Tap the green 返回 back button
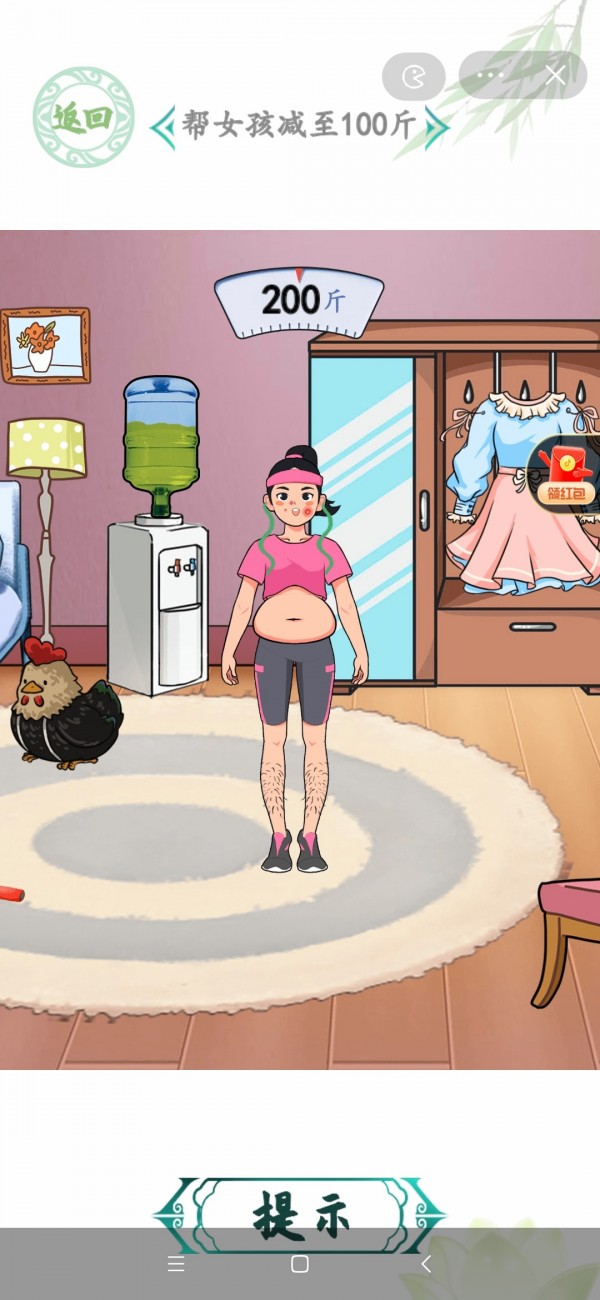This screenshot has height=1300, width=600. click(83, 117)
